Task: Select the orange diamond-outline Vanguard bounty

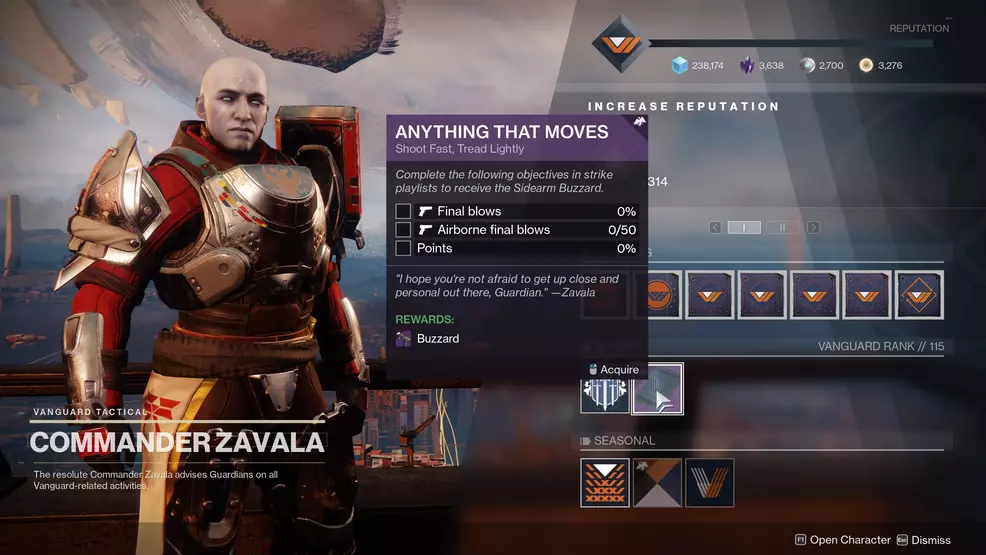Action: point(919,296)
